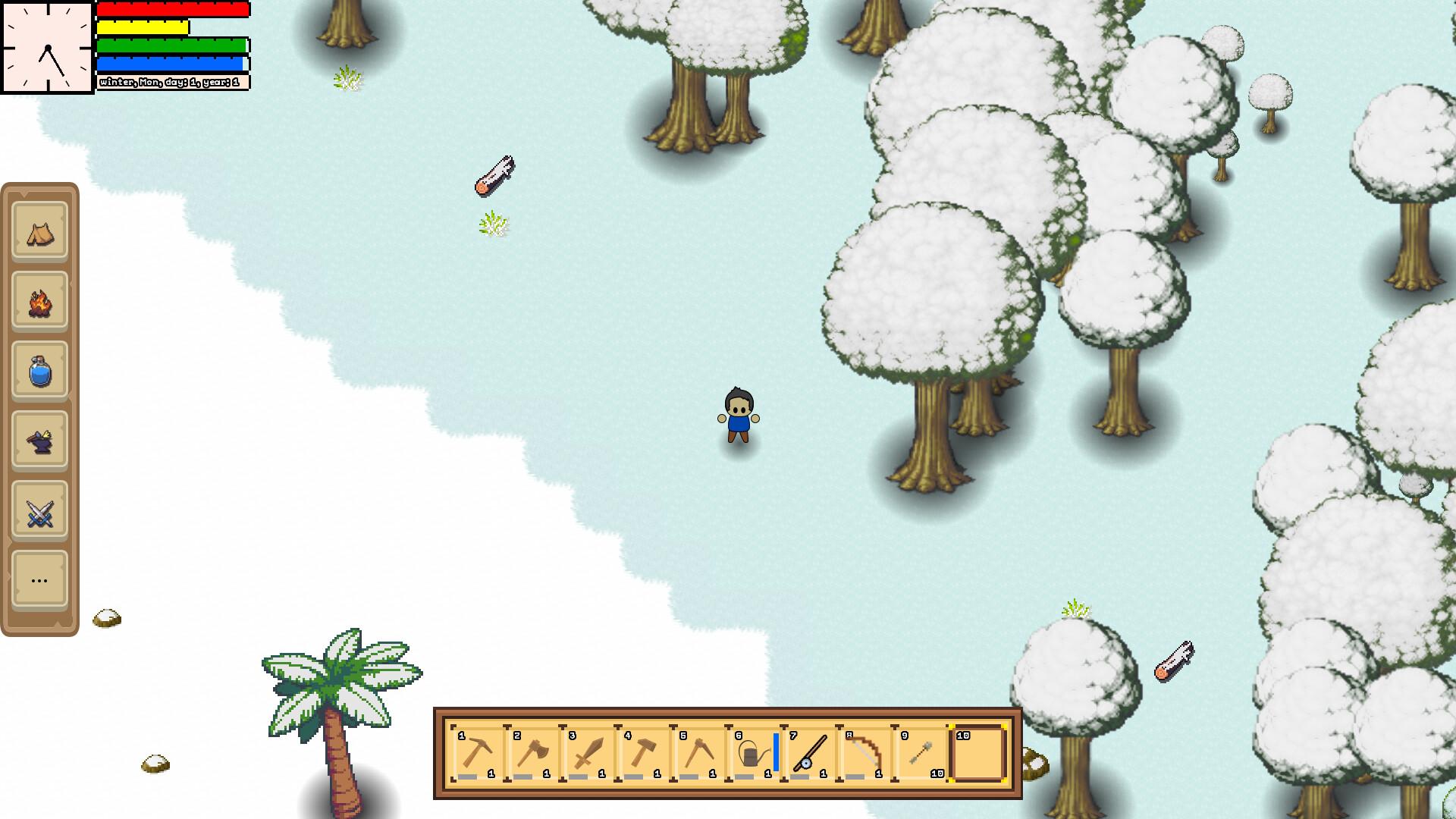Screen dimensions: 1456x819
Task: Equip the axe in hotbar slot 2
Action: pos(535,753)
